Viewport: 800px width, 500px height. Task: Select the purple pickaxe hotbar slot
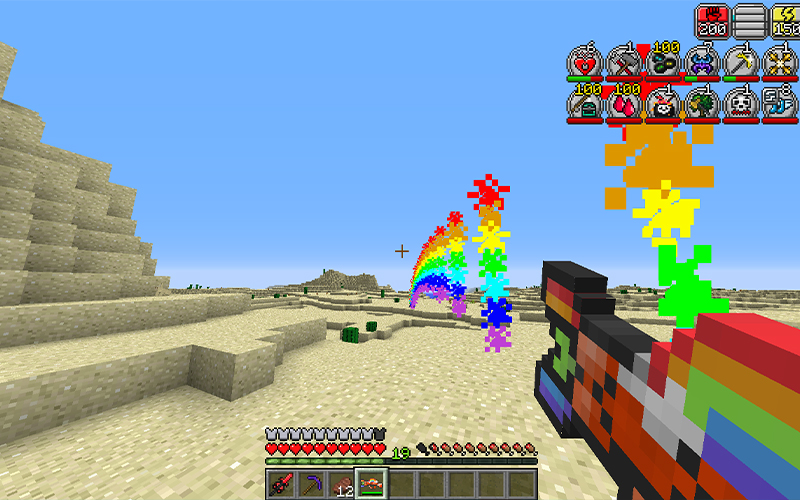tap(311, 486)
